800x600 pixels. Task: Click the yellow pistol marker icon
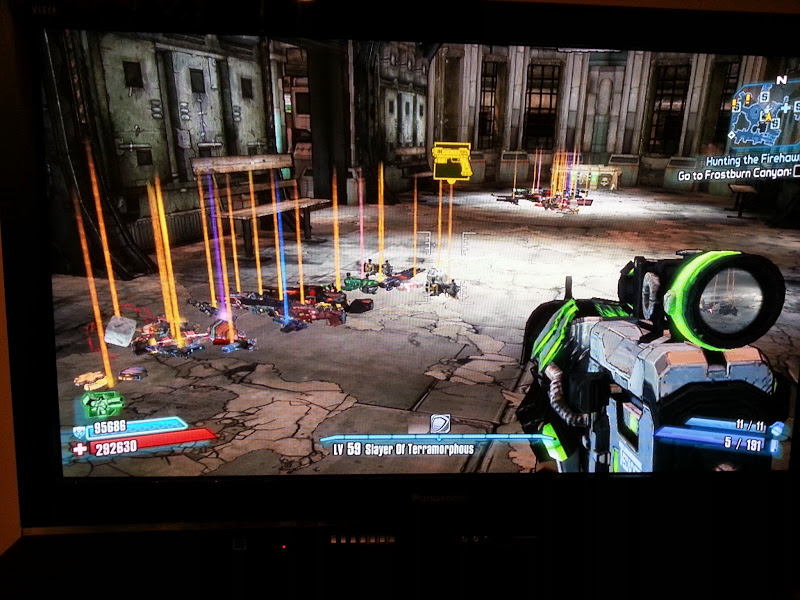click(x=451, y=161)
